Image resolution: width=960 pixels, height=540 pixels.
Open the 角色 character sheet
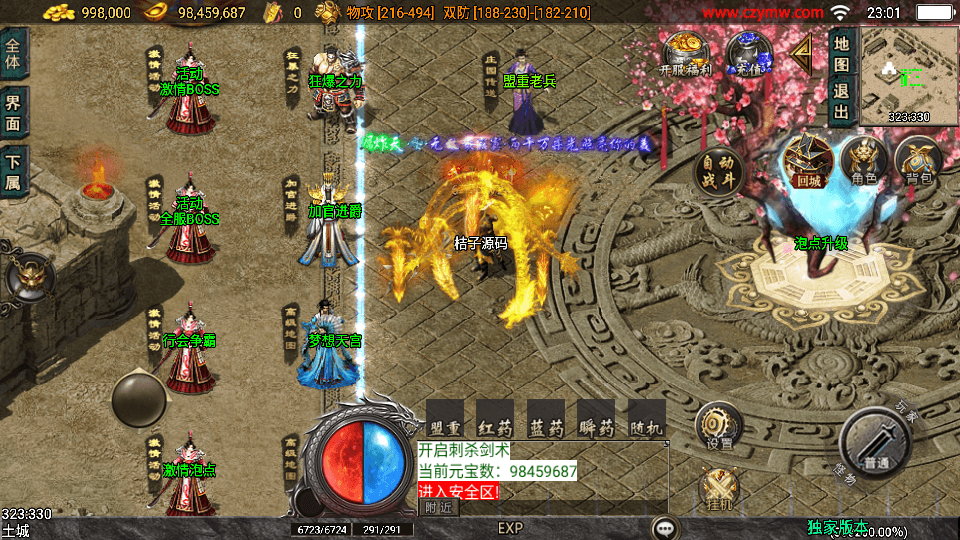pos(864,162)
